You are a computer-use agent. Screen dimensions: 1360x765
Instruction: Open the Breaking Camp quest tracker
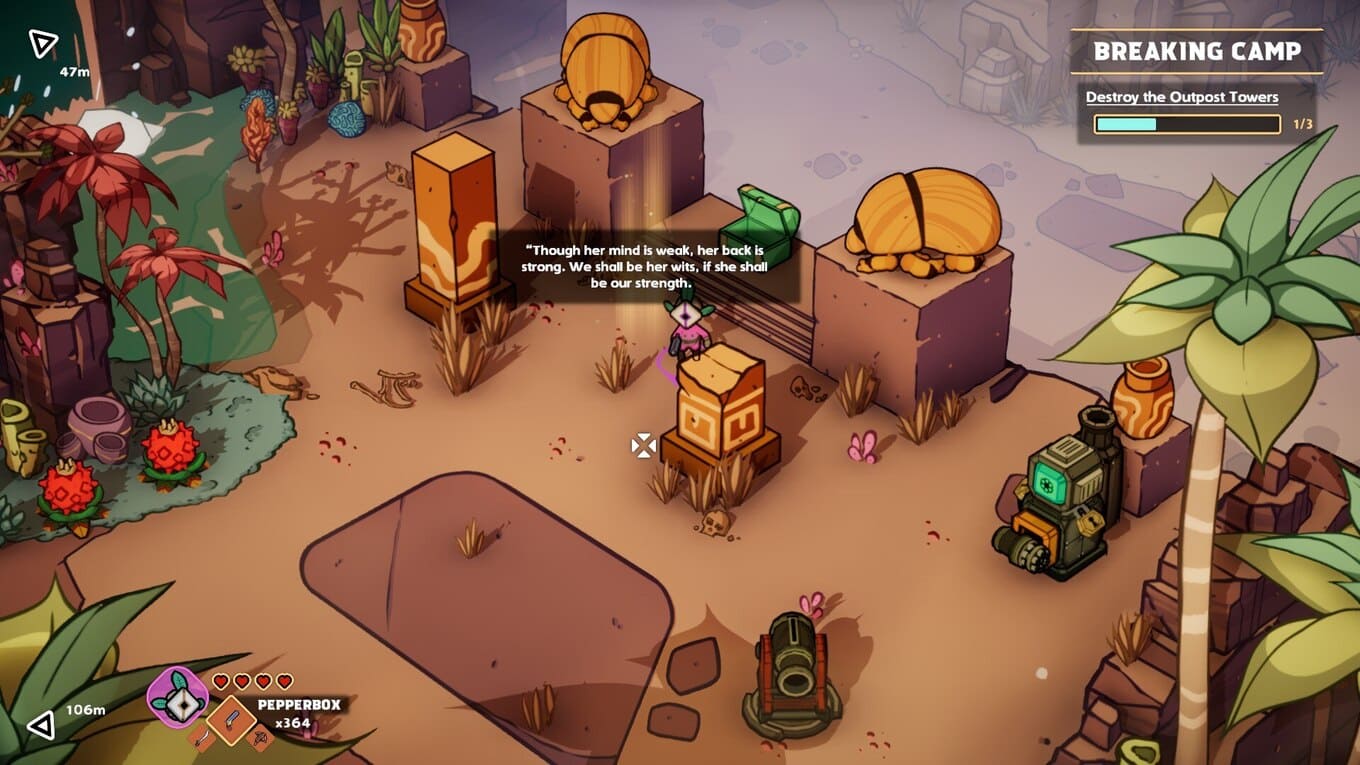pyautogui.click(x=1196, y=51)
